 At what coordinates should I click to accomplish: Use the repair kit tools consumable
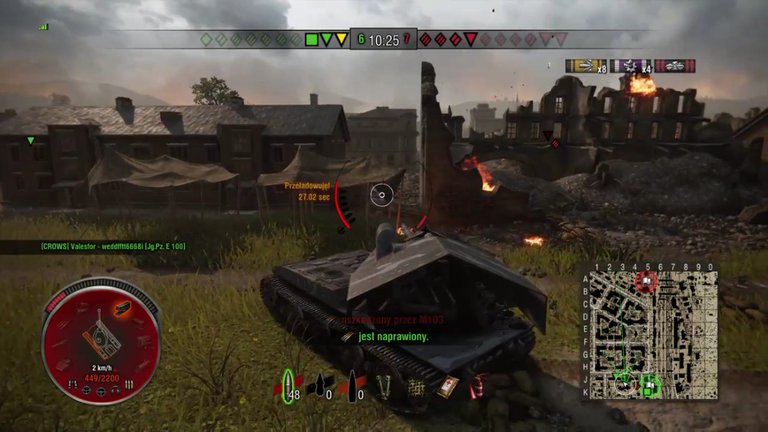pyautogui.click(x=384, y=384)
